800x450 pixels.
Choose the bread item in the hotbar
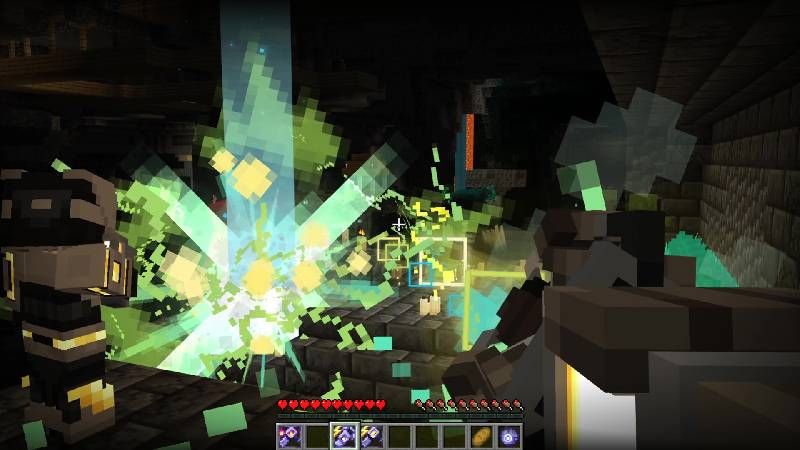(x=481, y=435)
